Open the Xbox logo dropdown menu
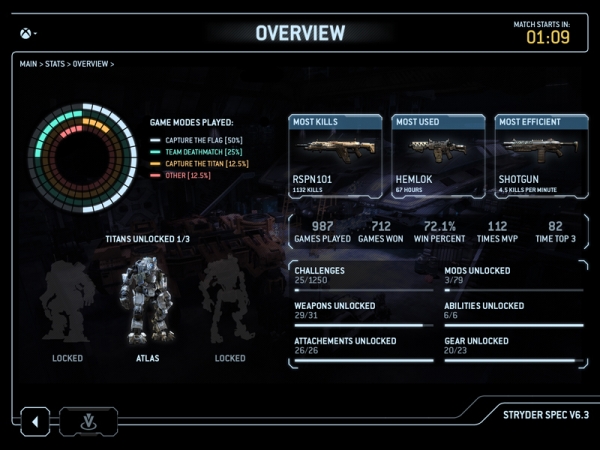600x450 pixels. click(x=26, y=32)
